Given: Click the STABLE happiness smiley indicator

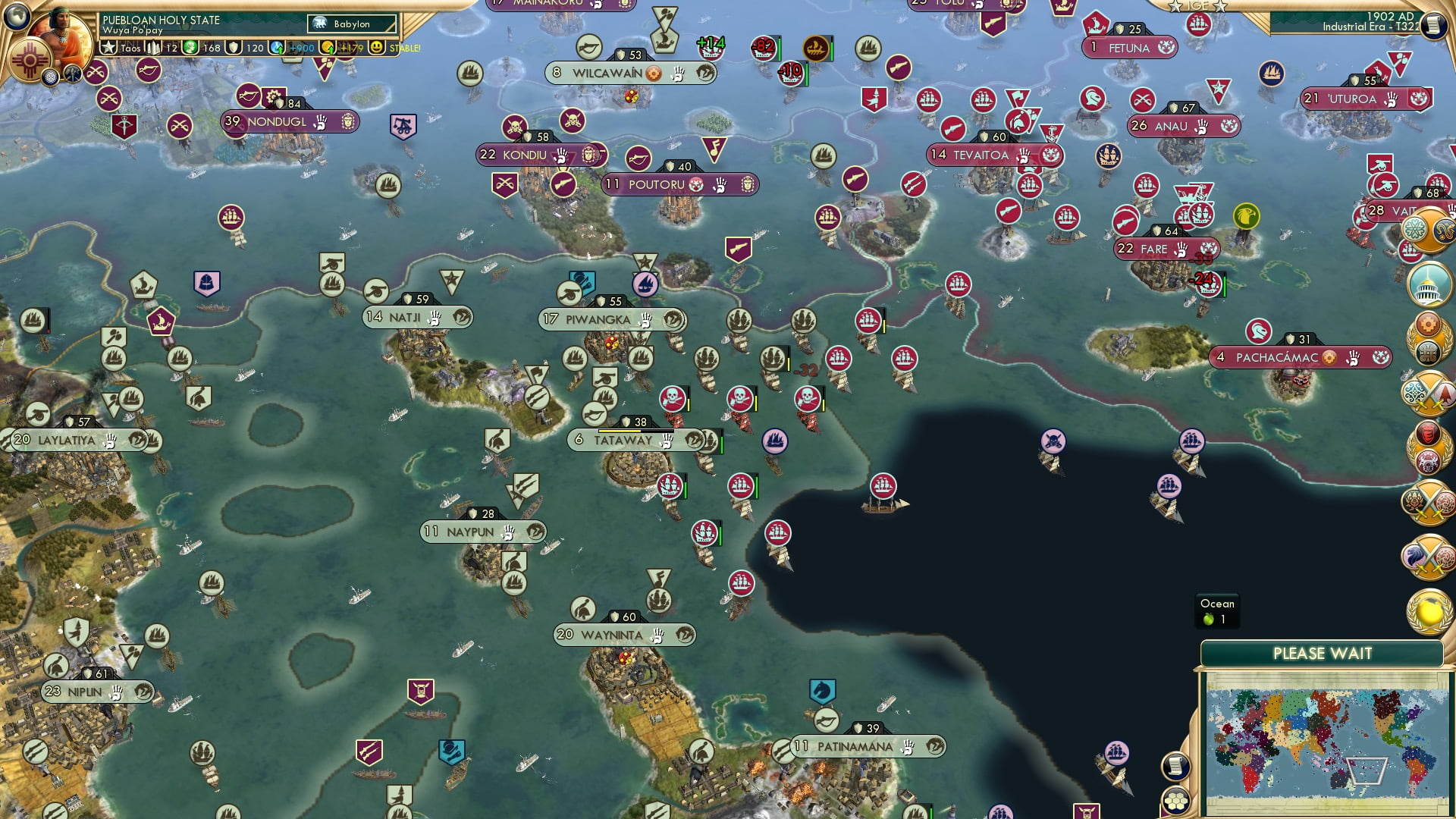Looking at the screenshot, I should [x=377, y=49].
